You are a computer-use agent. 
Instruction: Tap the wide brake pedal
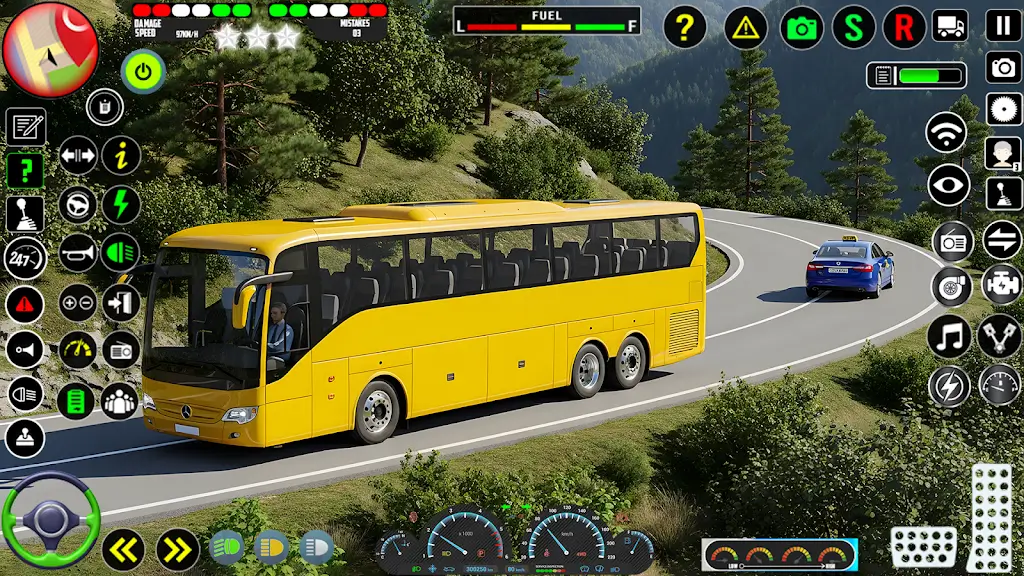(x=923, y=546)
